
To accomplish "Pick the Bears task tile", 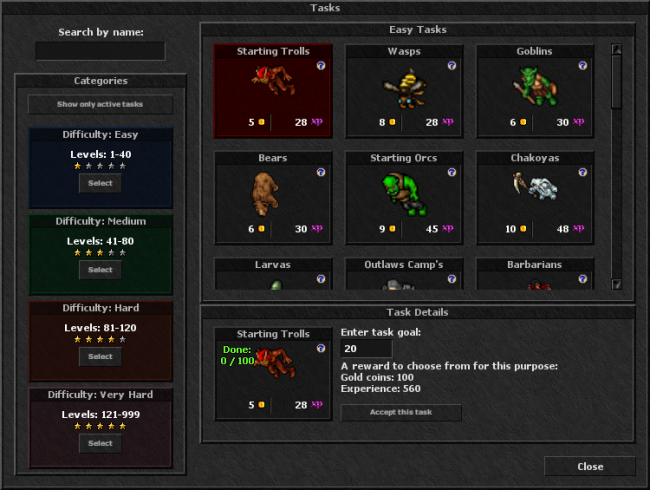I will click(x=273, y=197).
